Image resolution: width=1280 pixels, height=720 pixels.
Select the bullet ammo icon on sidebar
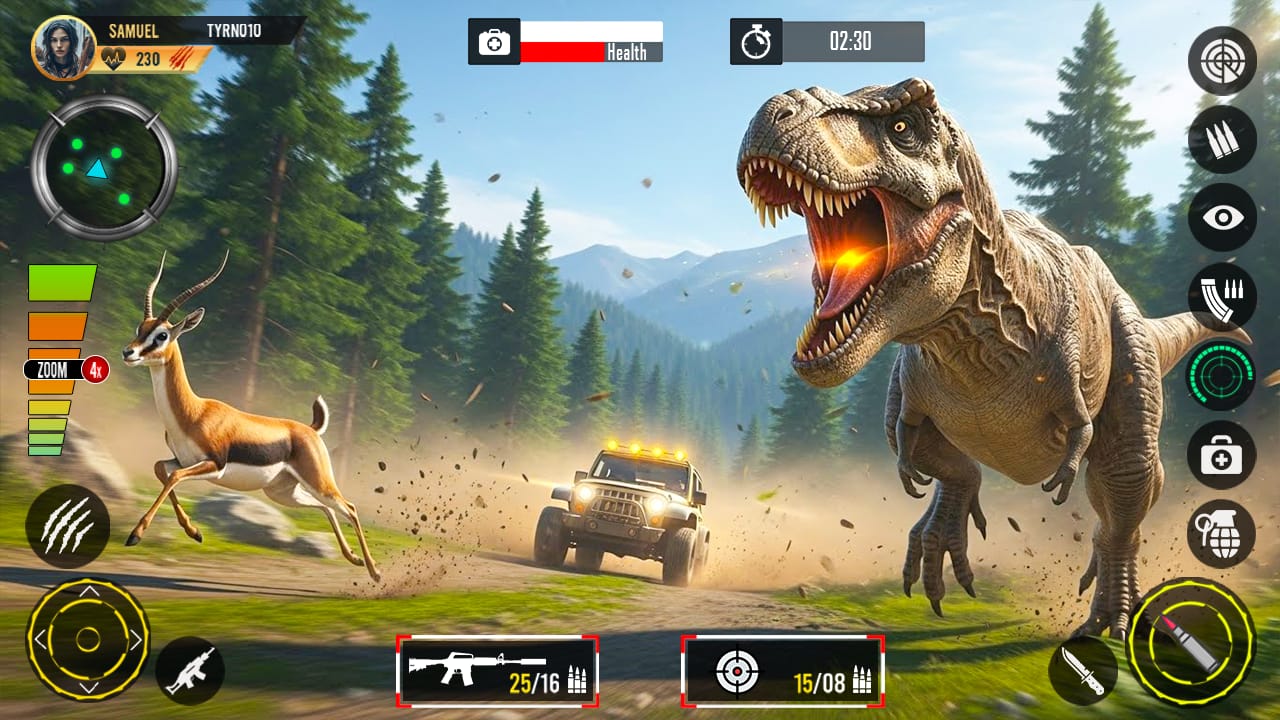(1221, 140)
